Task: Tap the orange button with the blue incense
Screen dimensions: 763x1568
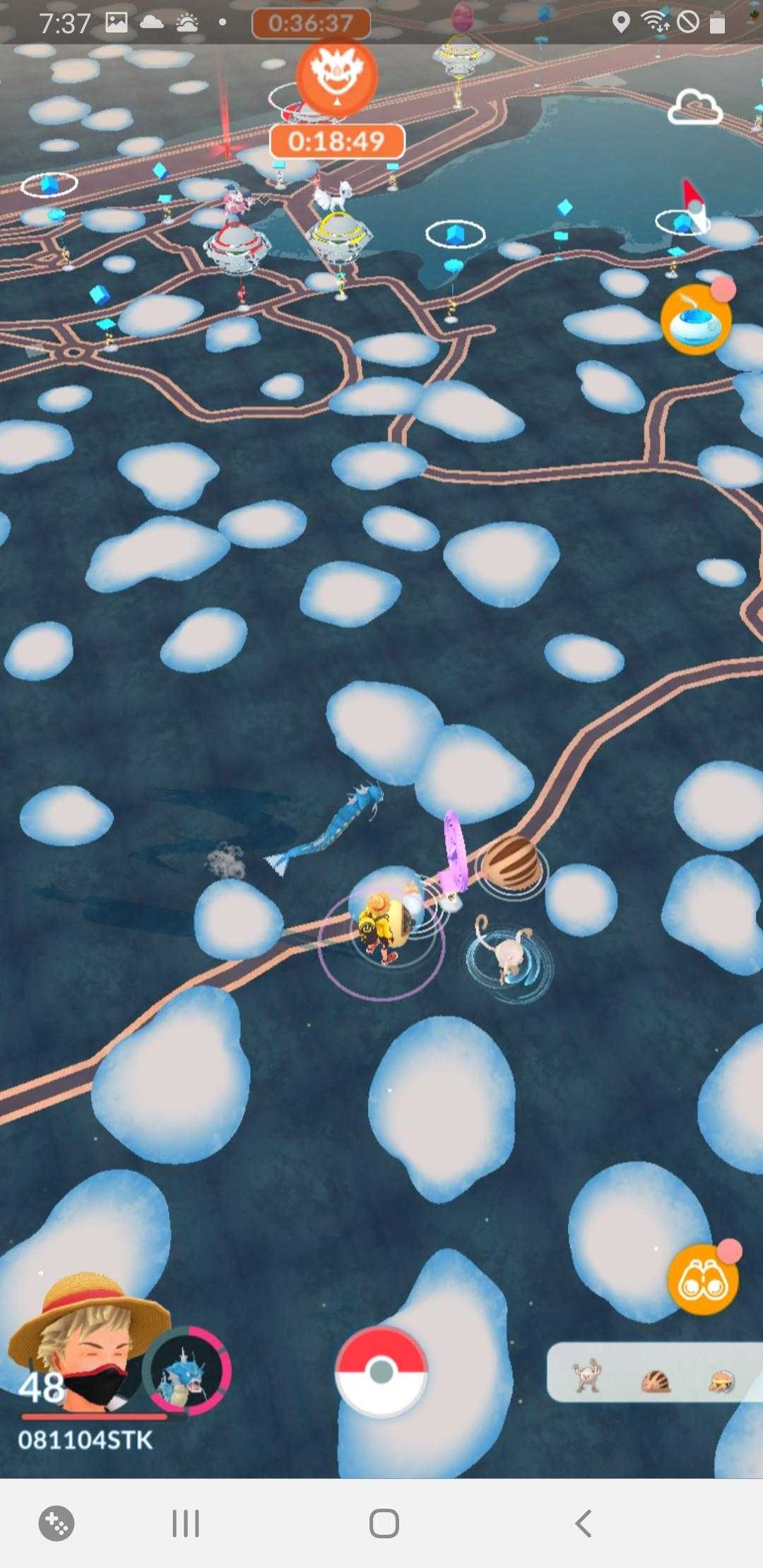Action: click(695, 320)
